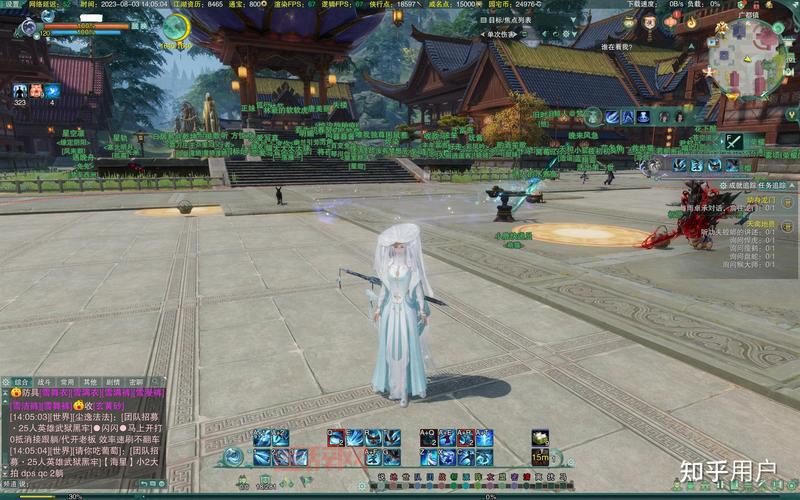Open the gear button left of chat tabs

(x=6, y=382)
